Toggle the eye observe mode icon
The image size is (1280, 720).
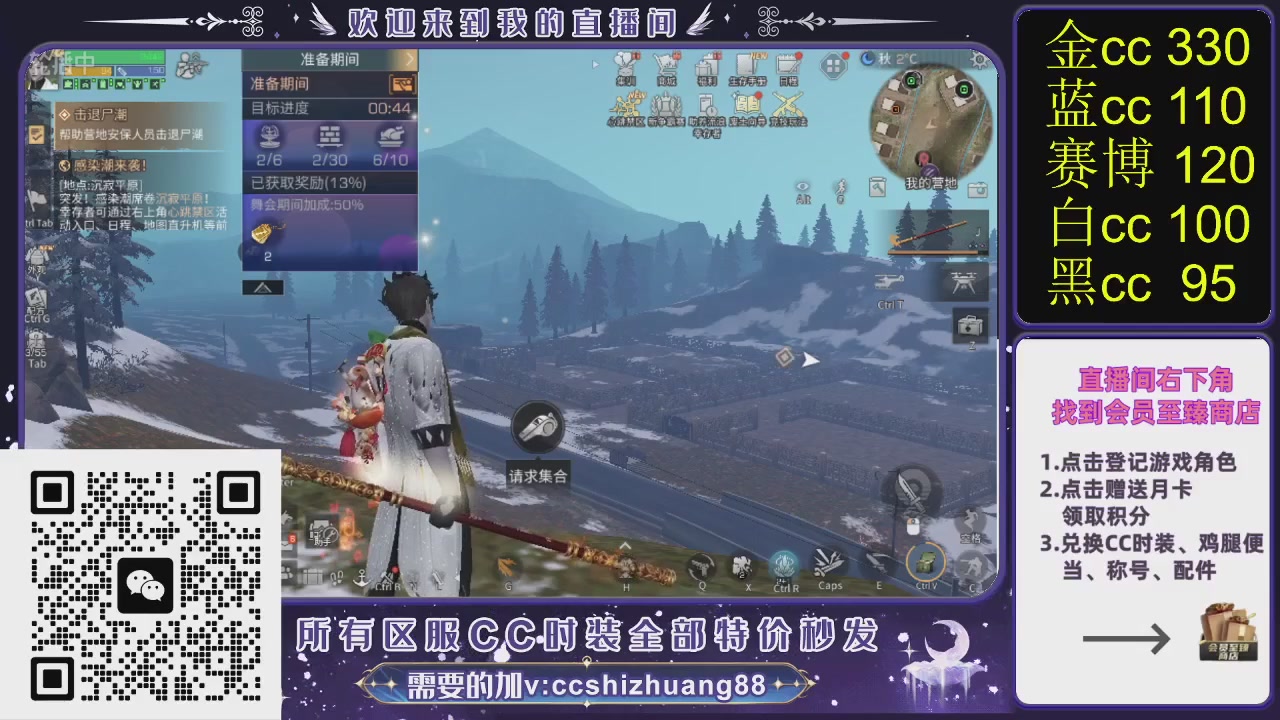pos(802,186)
